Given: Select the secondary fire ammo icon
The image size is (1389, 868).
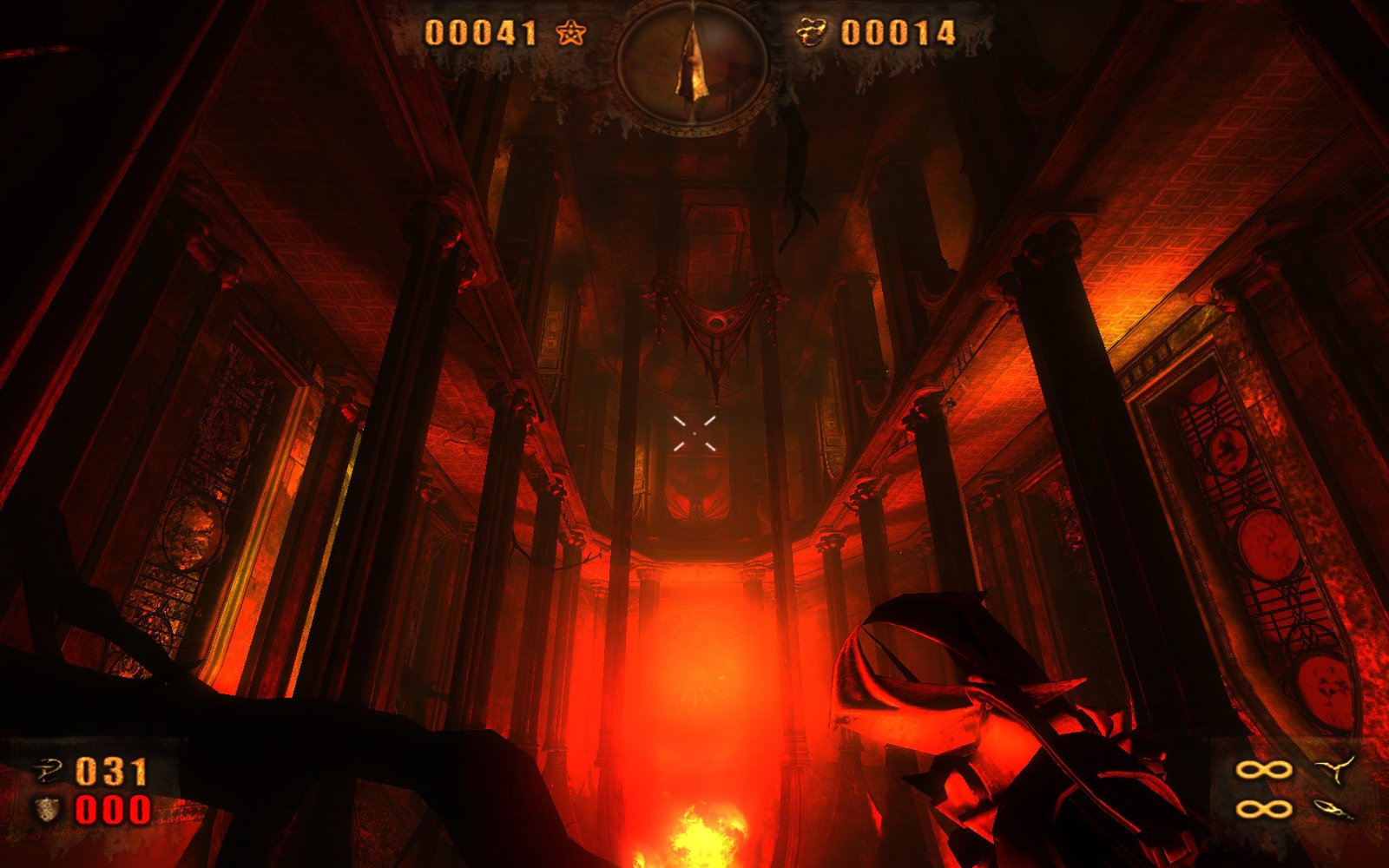Looking at the screenshot, I should tap(1334, 810).
